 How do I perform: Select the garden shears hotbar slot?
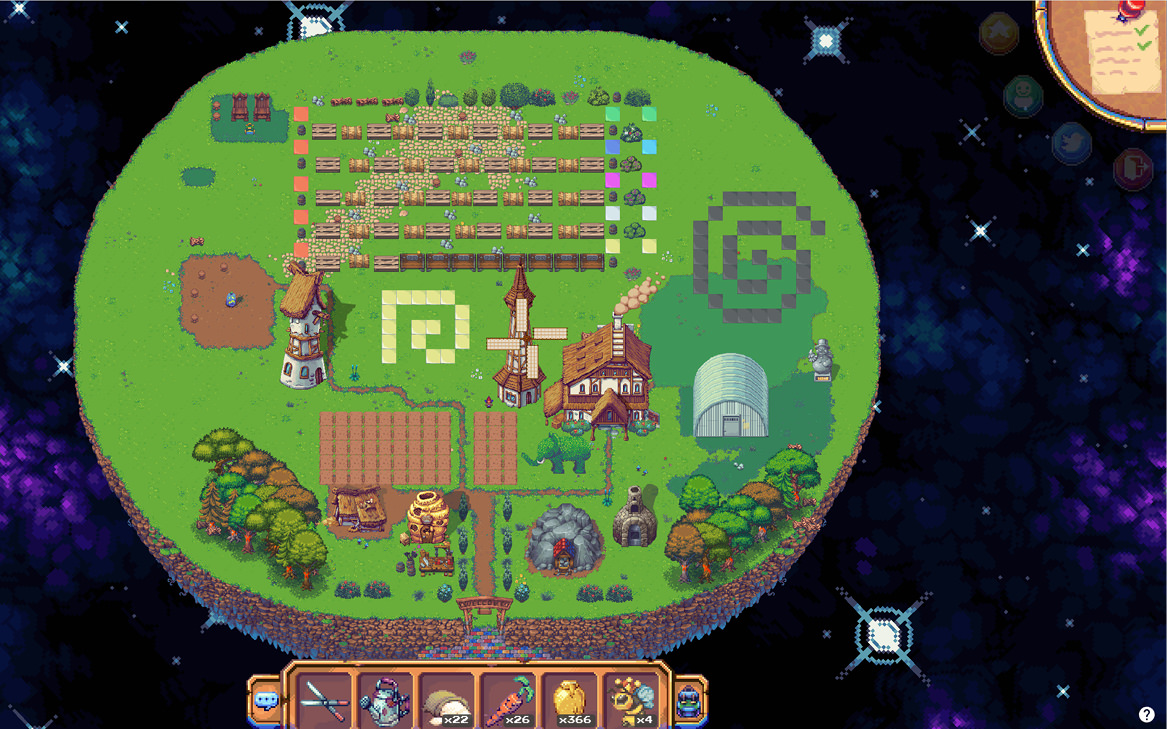pyautogui.click(x=324, y=700)
